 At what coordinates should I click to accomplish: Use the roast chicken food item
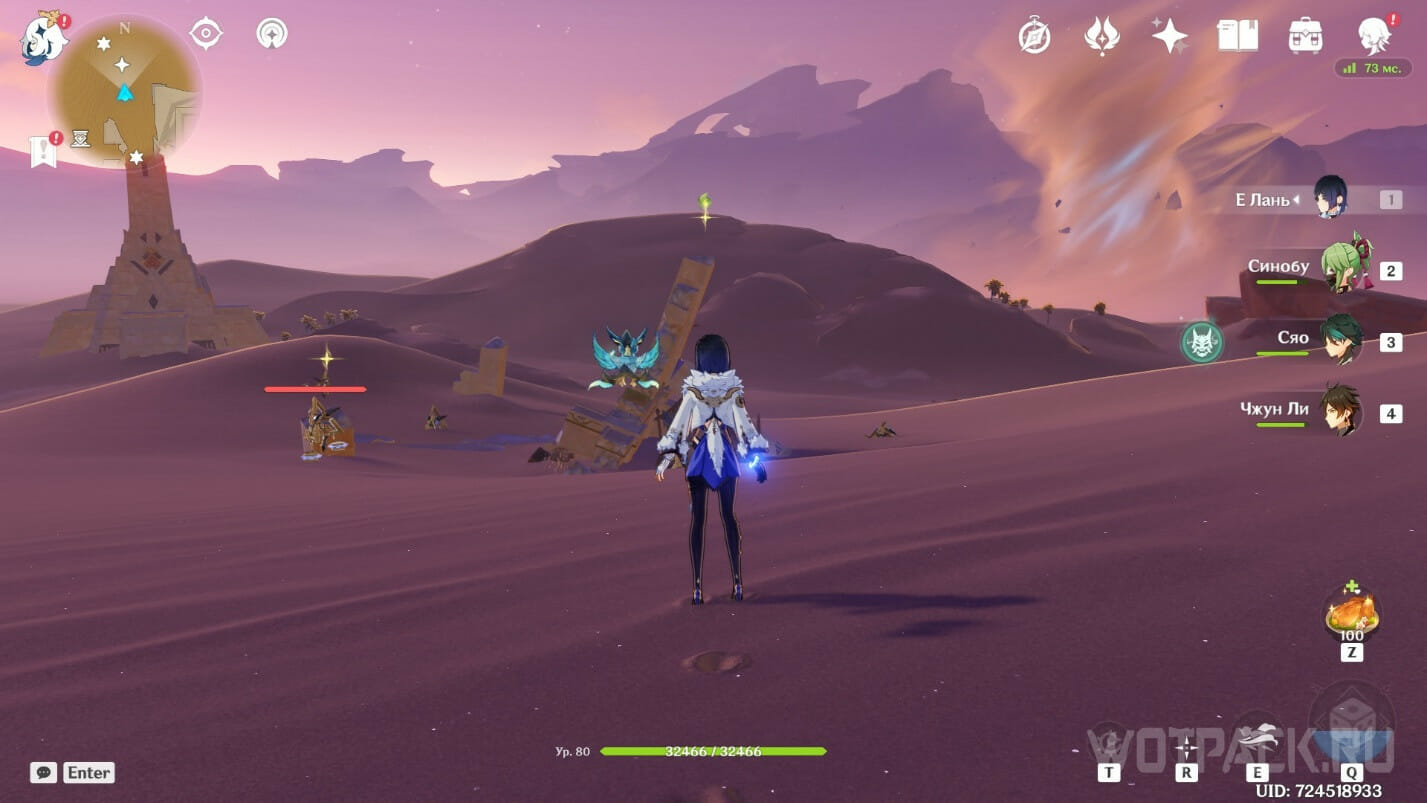[1351, 613]
